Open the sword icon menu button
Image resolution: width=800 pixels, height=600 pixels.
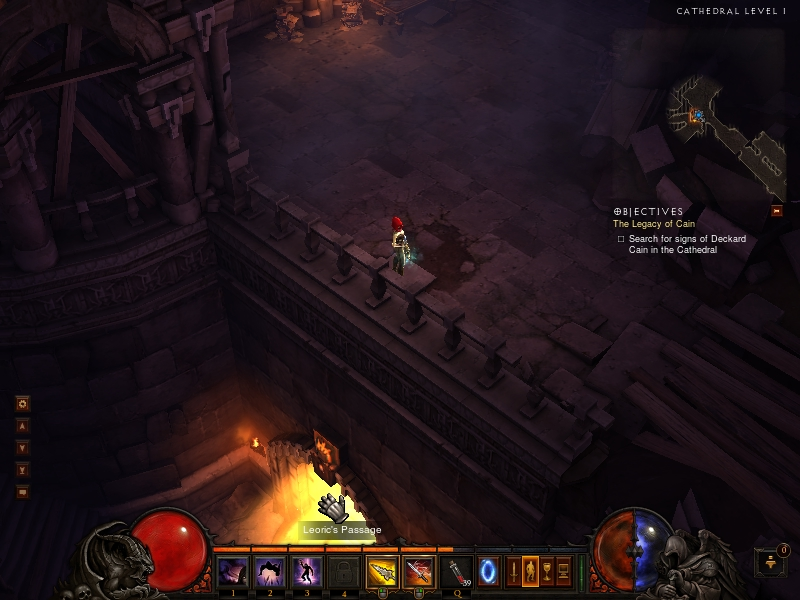[514, 571]
